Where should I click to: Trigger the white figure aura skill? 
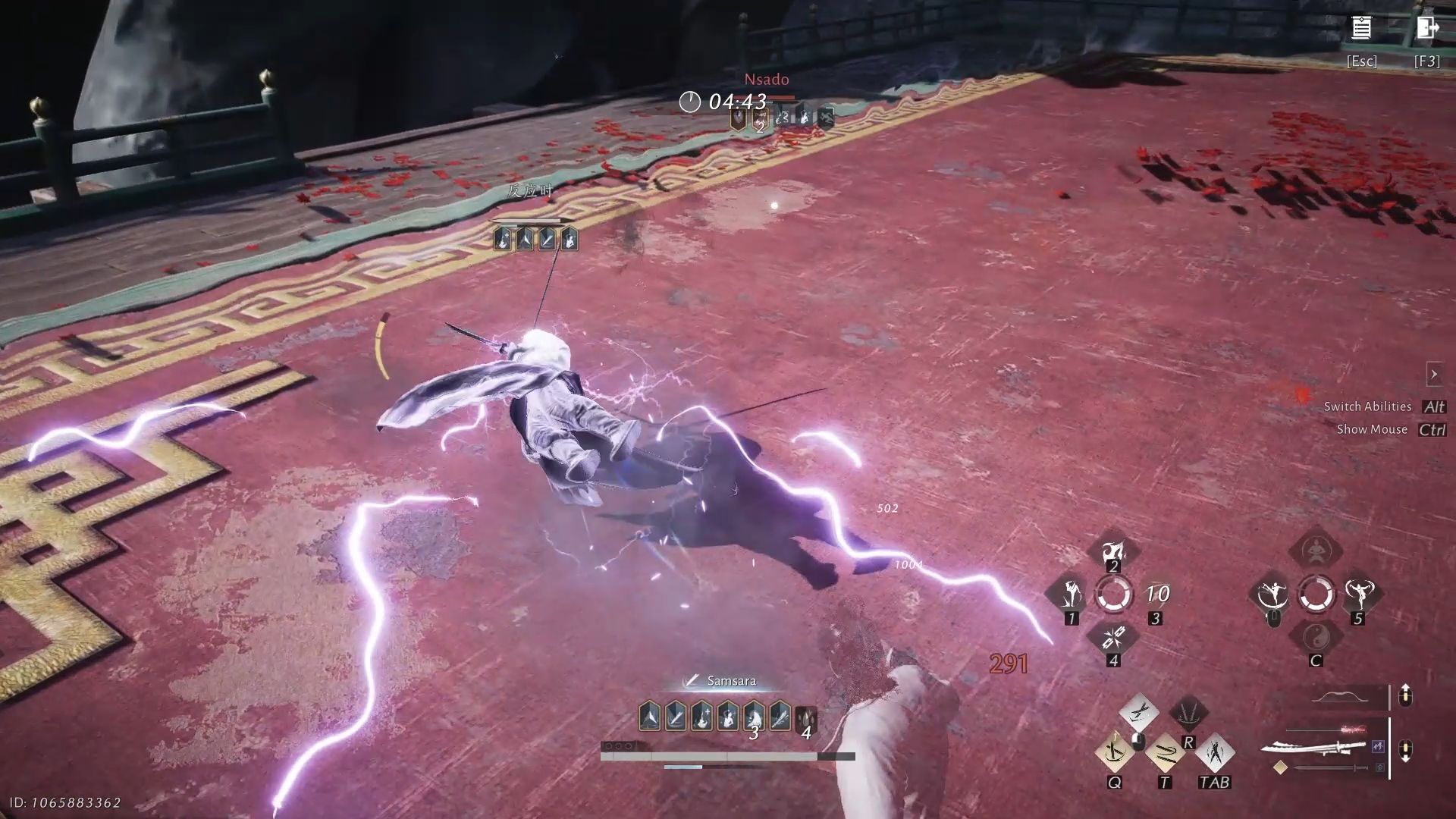tap(1214, 752)
